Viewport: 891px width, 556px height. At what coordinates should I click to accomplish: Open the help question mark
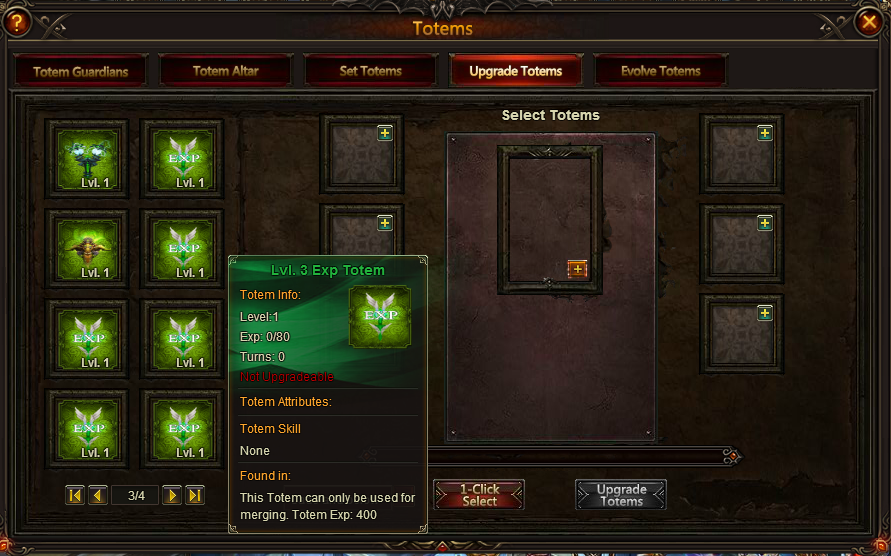click(x=18, y=22)
